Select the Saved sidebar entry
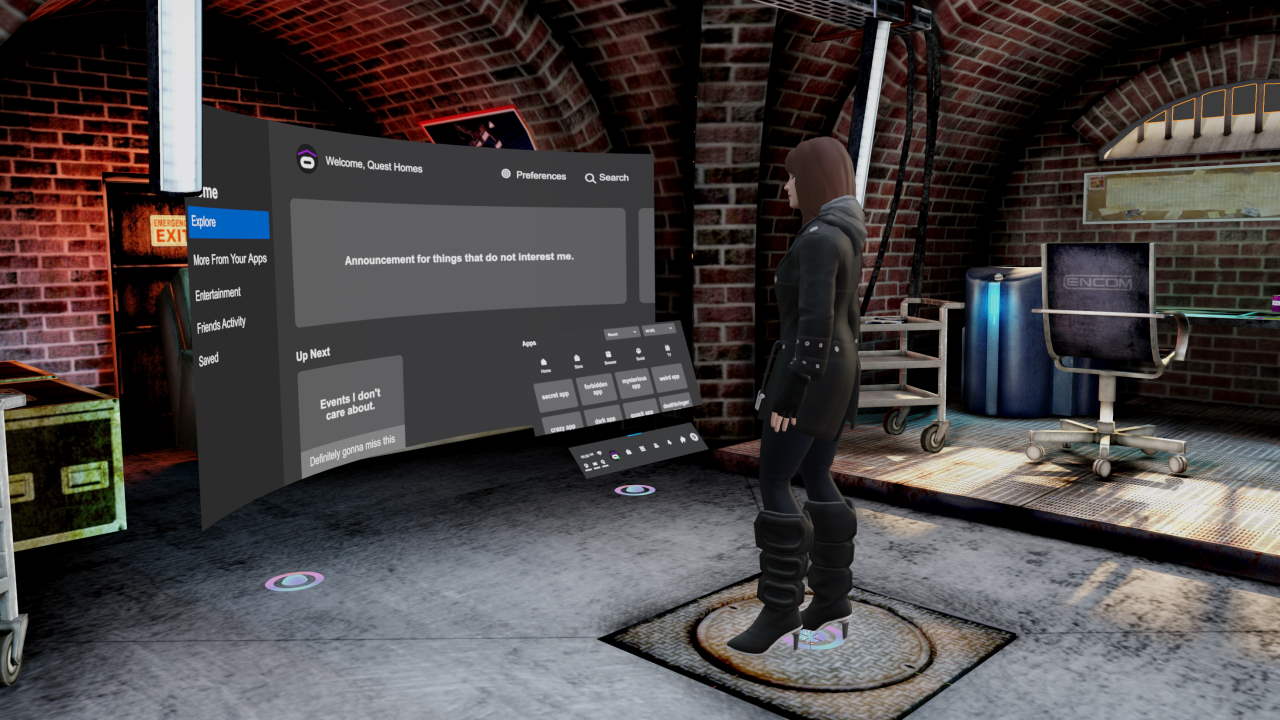 [205, 357]
